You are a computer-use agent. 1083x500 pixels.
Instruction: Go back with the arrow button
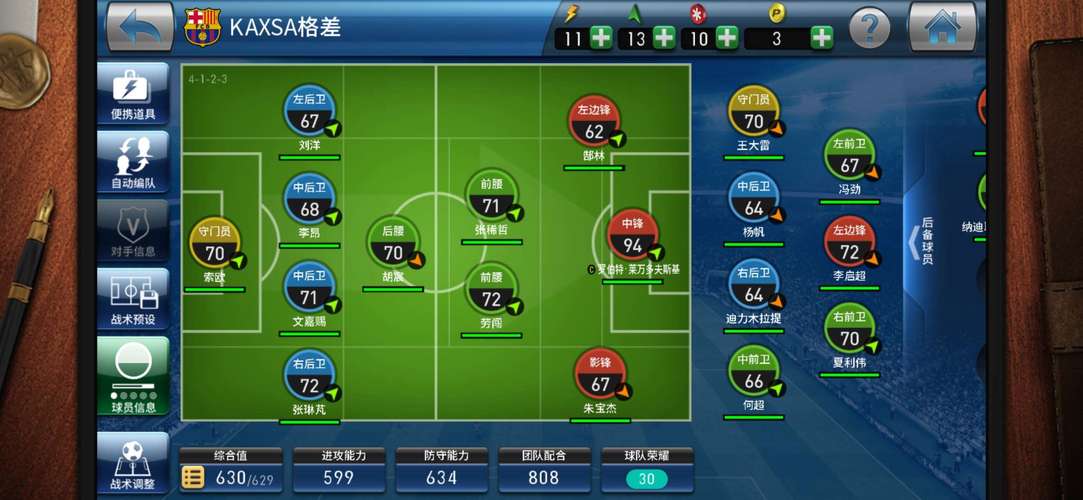tap(139, 26)
